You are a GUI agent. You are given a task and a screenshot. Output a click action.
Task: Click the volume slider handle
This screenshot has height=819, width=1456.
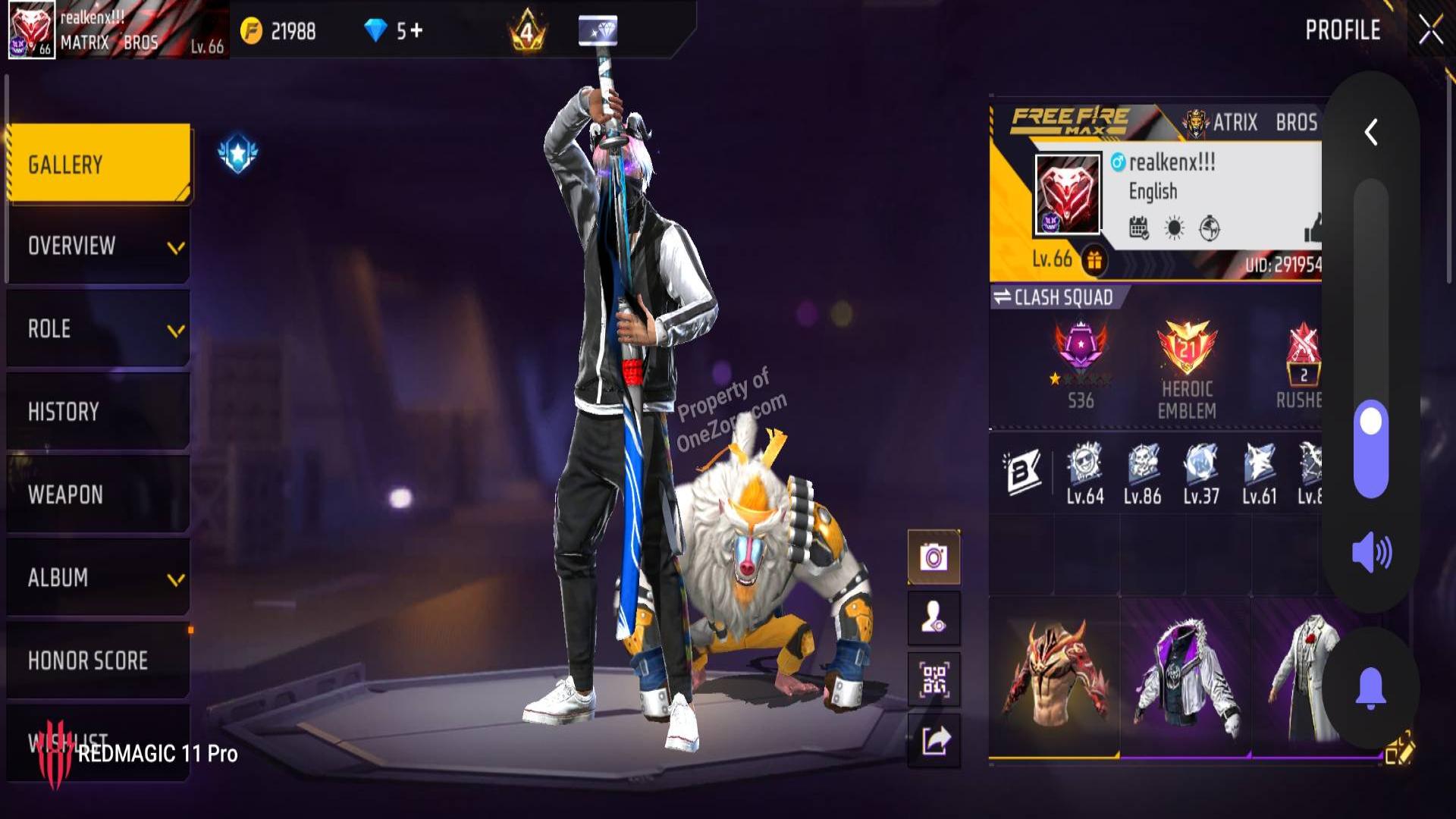click(x=1371, y=422)
